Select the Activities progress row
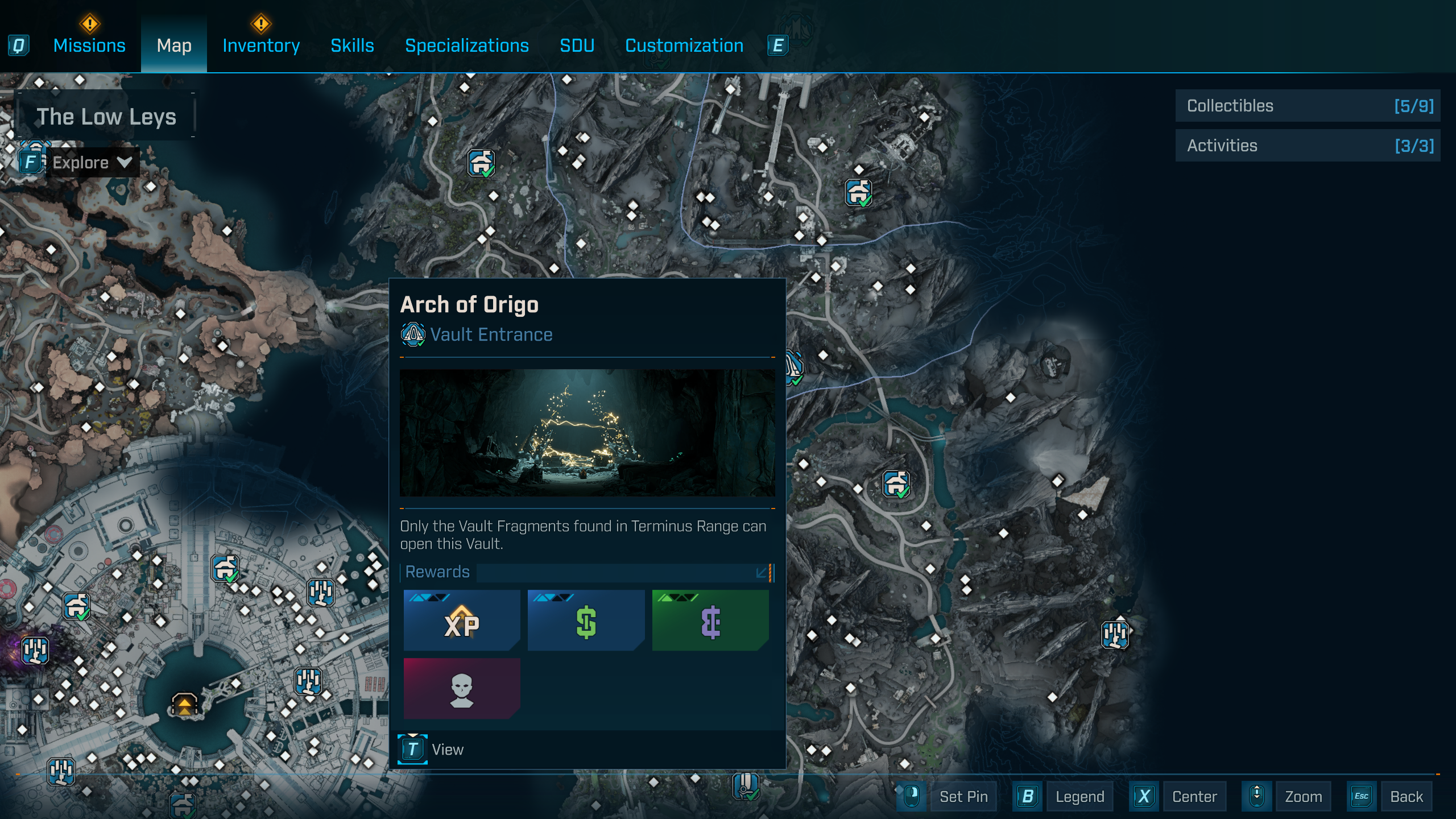The image size is (1456, 819). 1308,146
